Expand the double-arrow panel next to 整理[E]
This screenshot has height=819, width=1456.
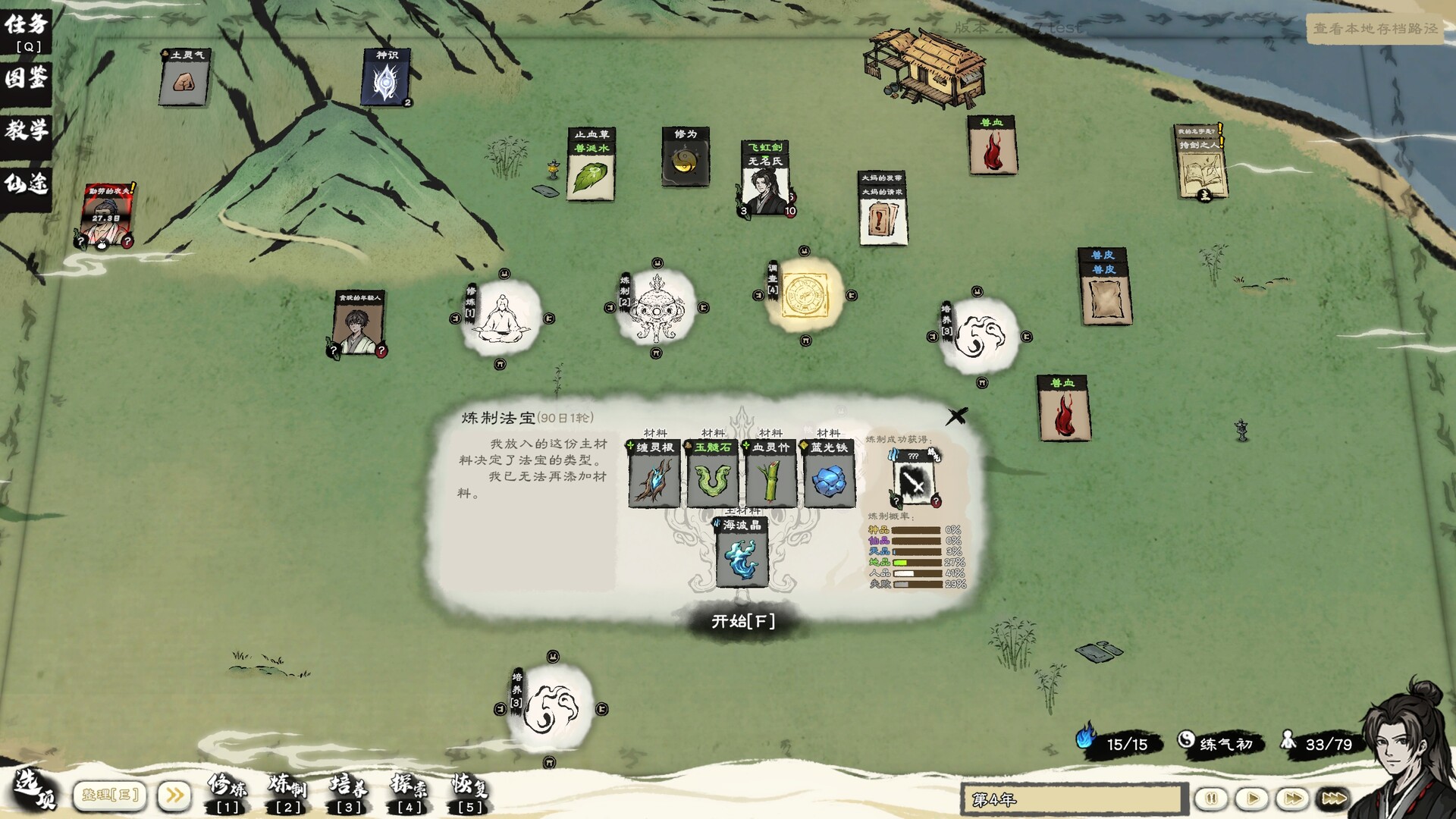(174, 793)
